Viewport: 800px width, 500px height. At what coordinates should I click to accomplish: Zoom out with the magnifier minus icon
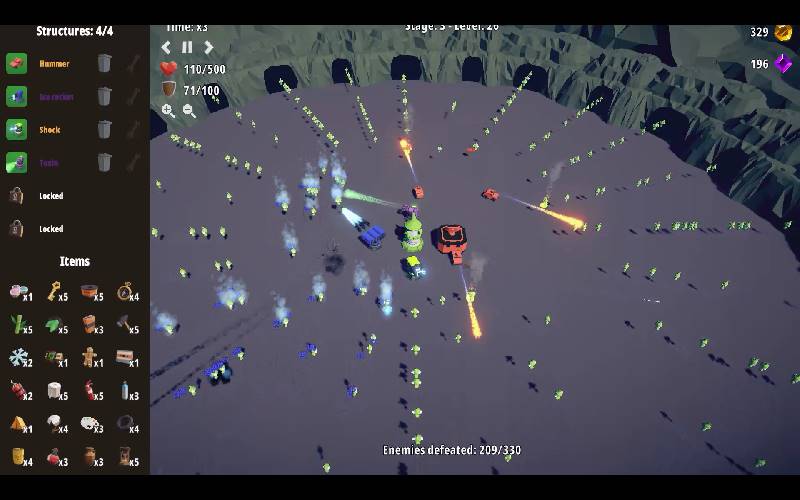click(x=189, y=111)
